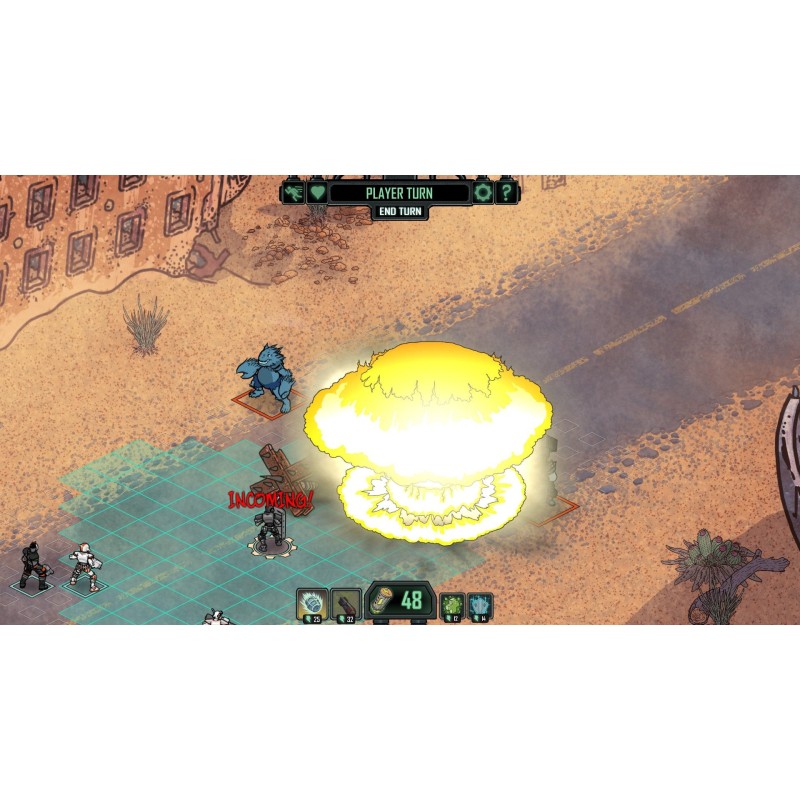Image resolution: width=800 pixels, height=800 pixels.
Task: Open settings with the gear icon
Action: (x=484, y=192)
